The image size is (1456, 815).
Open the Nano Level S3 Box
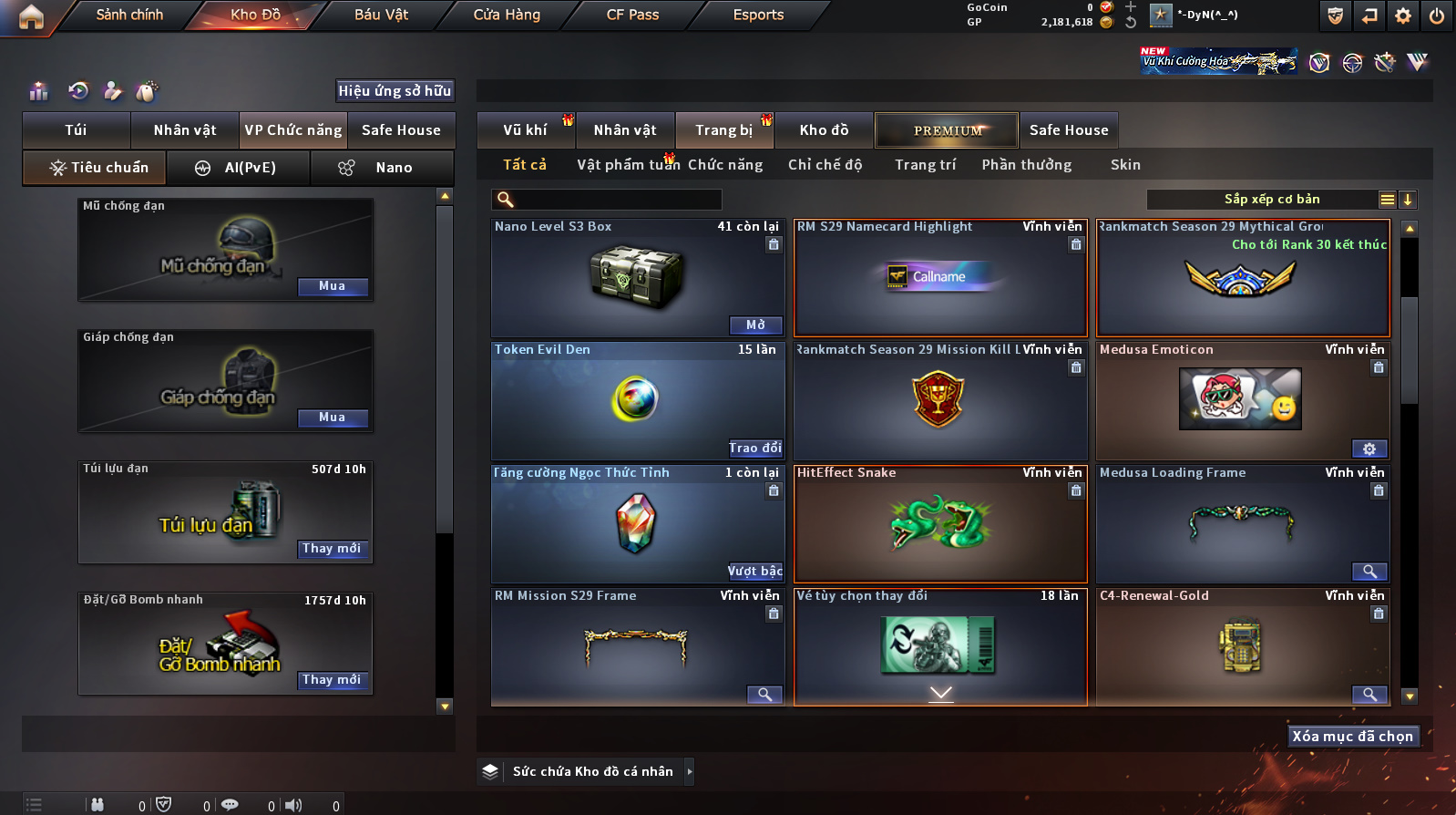tap(755, 325)
